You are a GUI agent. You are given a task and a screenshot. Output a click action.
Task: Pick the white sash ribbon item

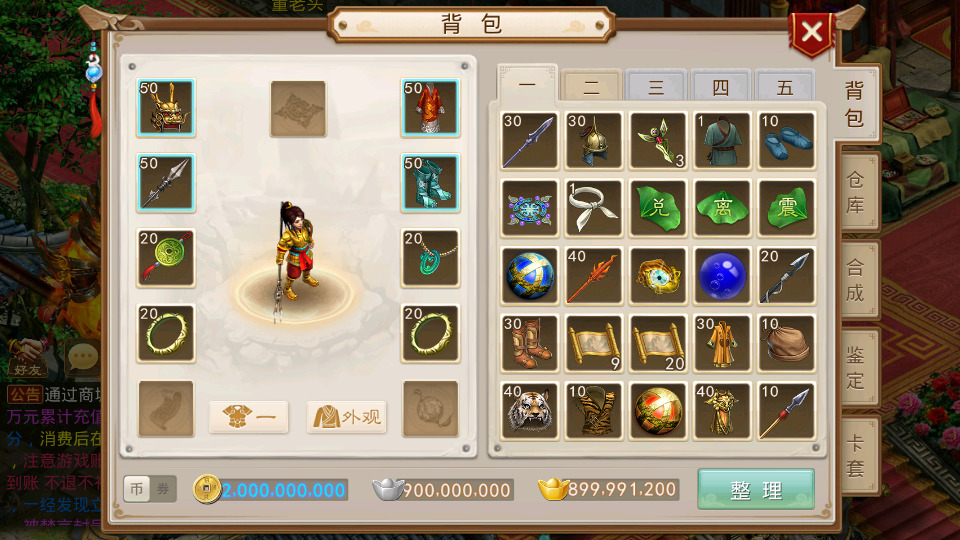coord(593,208)
